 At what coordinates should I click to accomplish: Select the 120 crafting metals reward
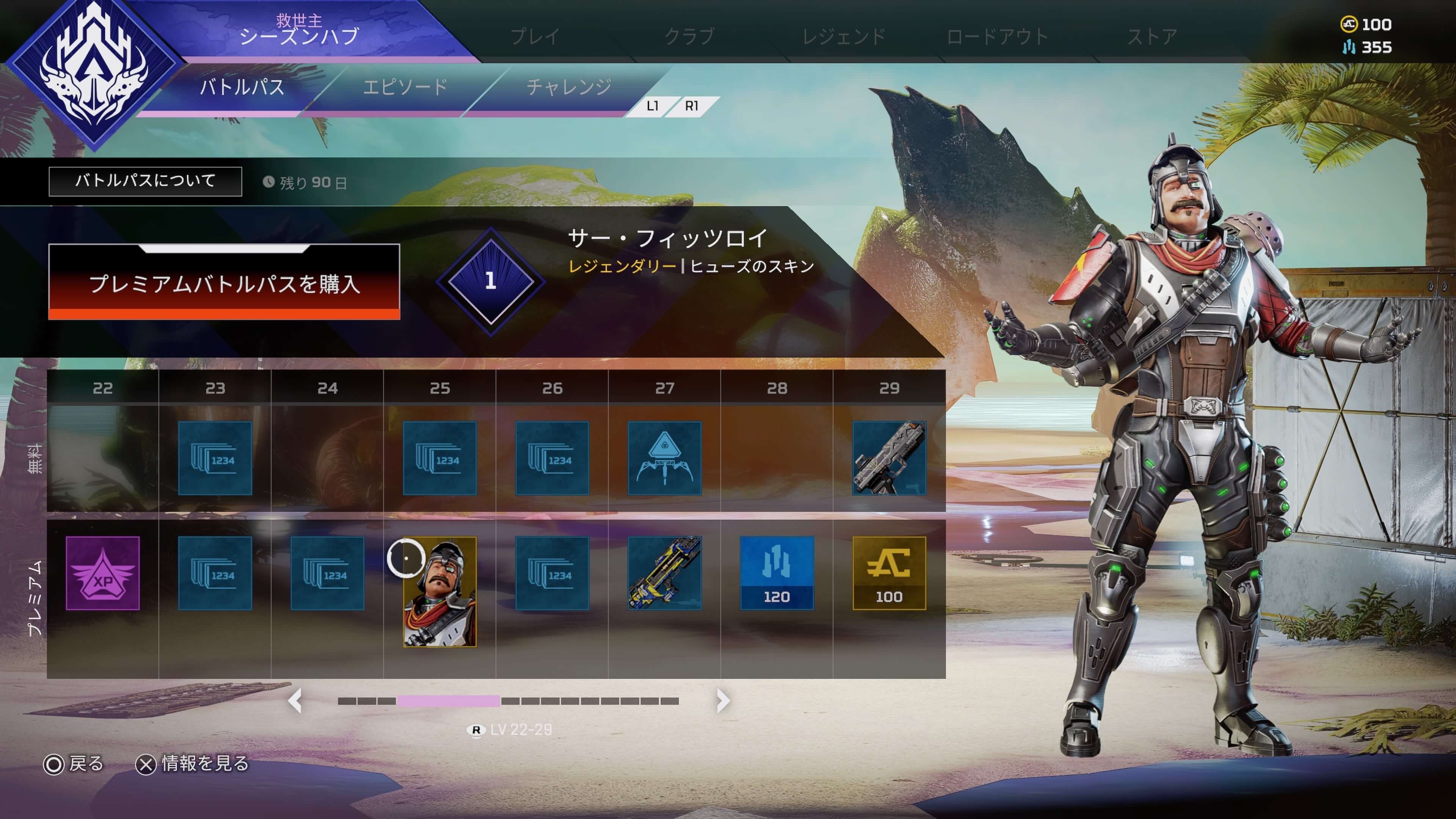(777, 573)
